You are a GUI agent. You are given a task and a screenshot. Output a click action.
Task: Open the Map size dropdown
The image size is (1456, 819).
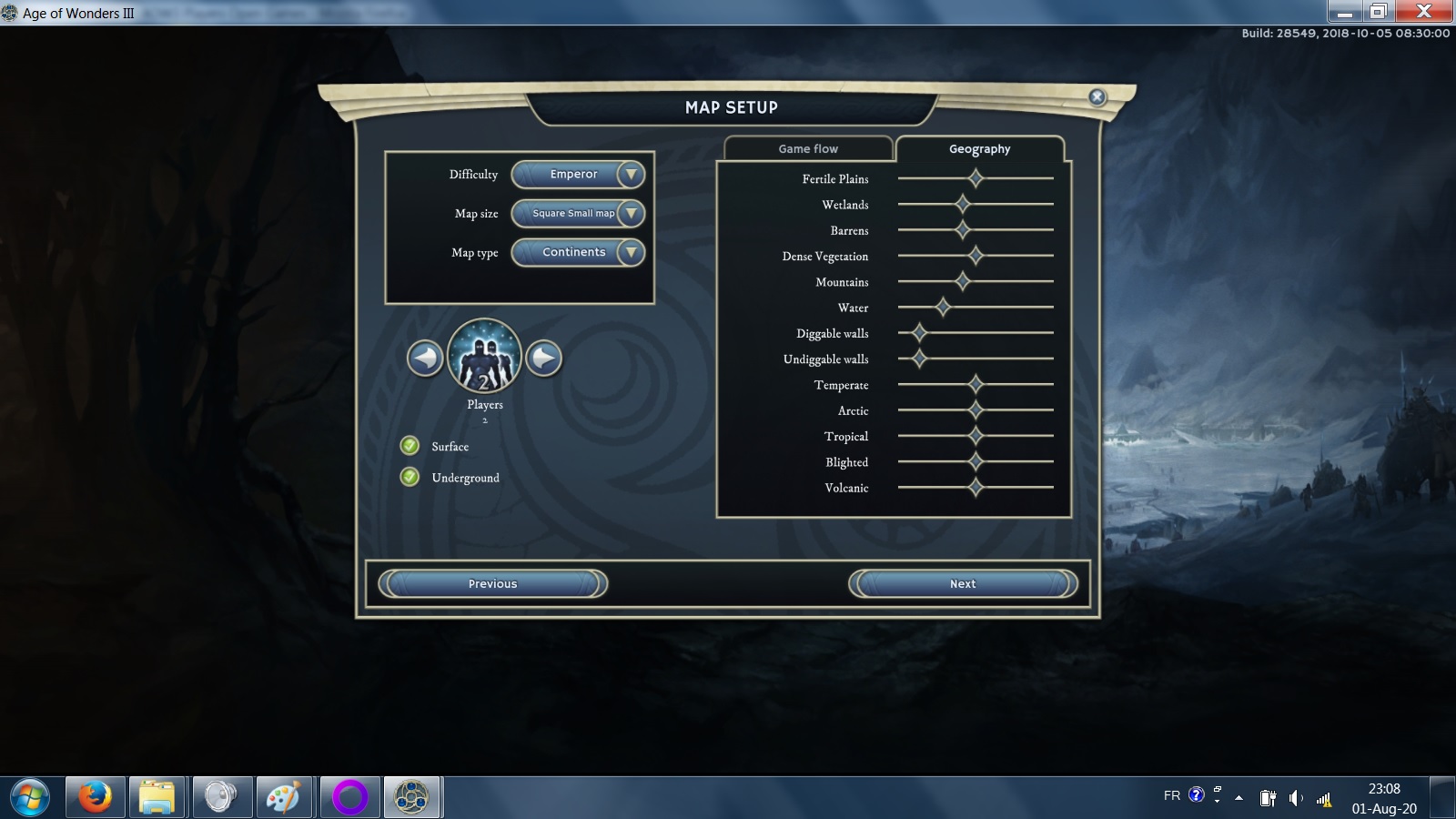[578, 214]
